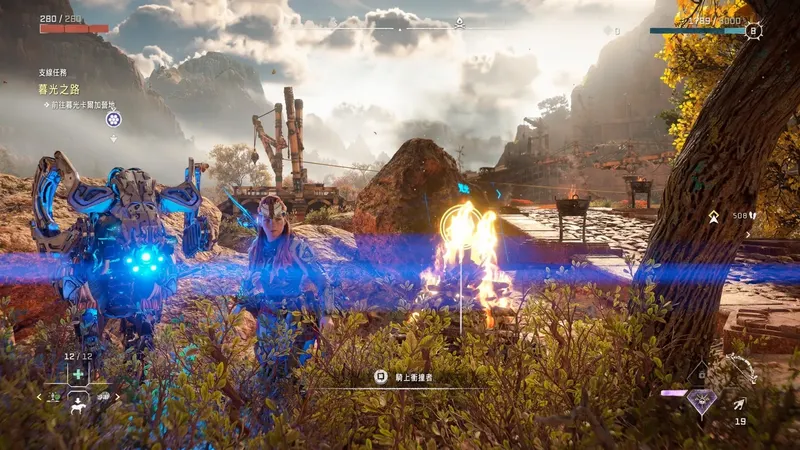Click the compass bar campfire marker
Screen dimensions: 800x450
pyautogui.click(x=459, y=22)
